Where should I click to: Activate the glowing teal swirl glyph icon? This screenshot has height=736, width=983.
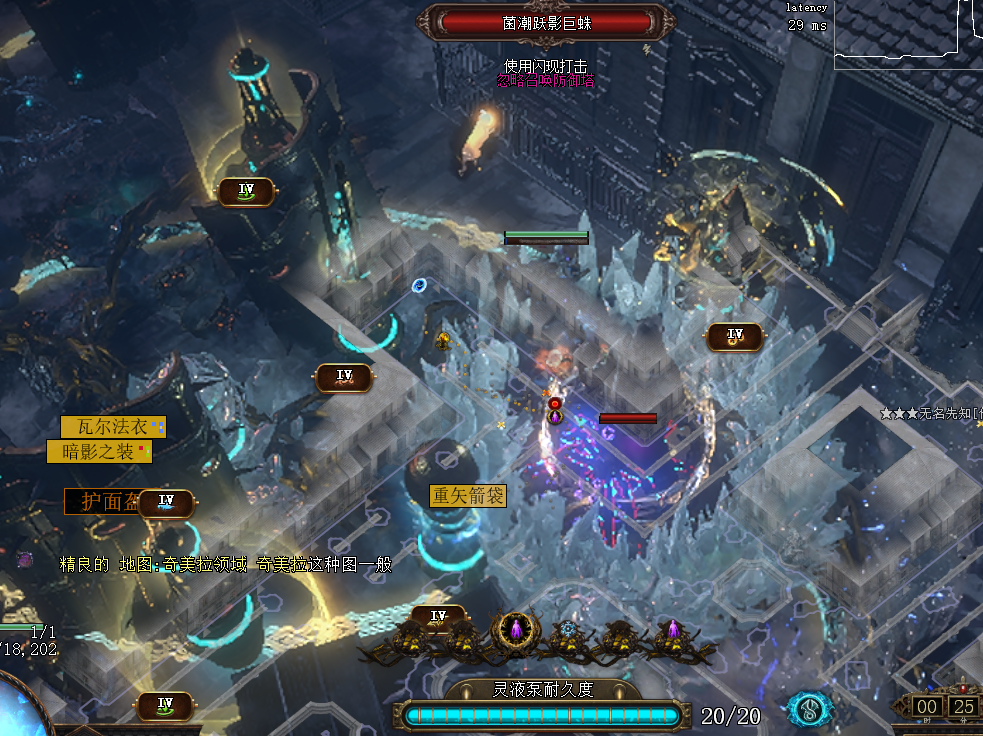[810, 709]
